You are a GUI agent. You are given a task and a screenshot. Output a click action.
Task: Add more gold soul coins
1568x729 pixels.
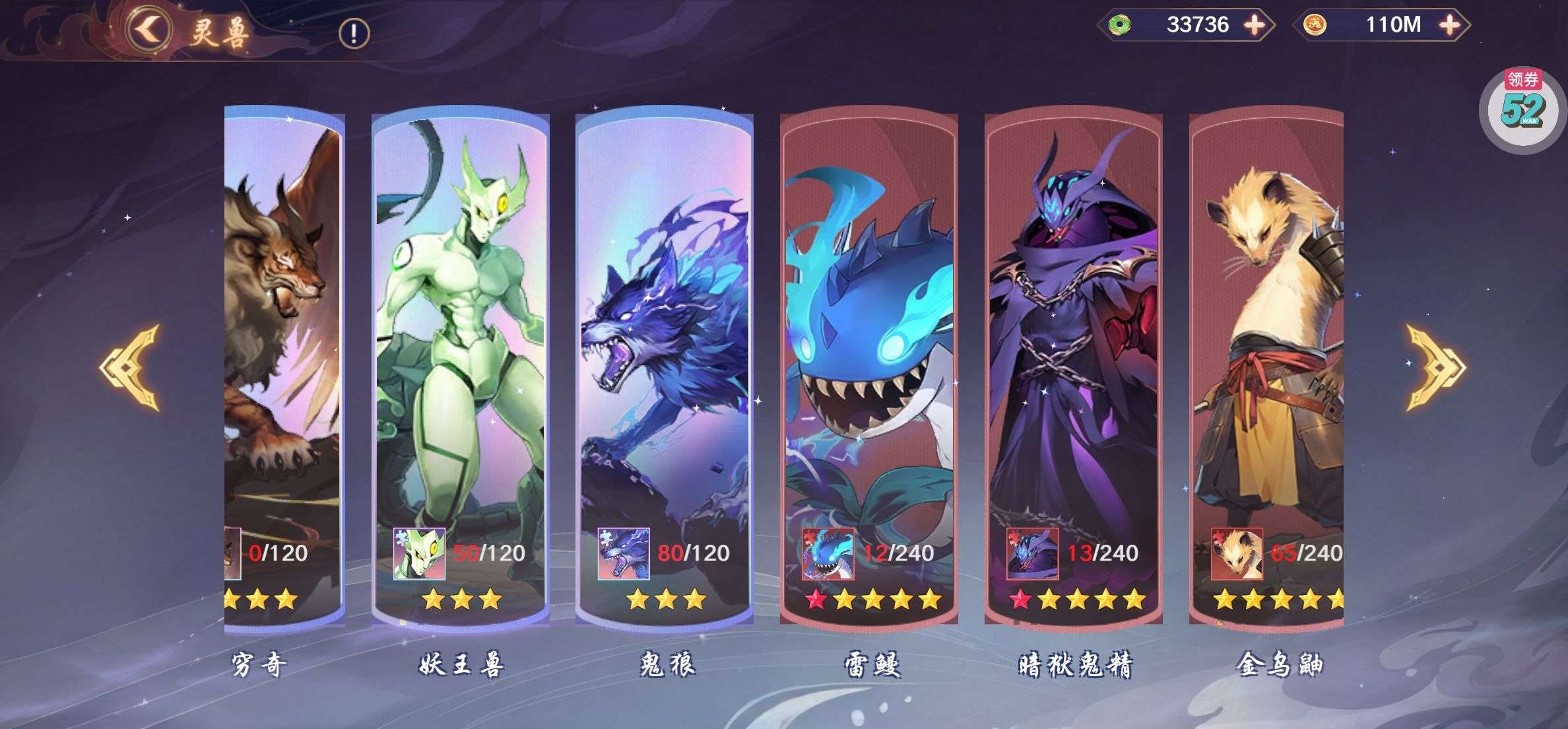click(x=1449, y=25)
